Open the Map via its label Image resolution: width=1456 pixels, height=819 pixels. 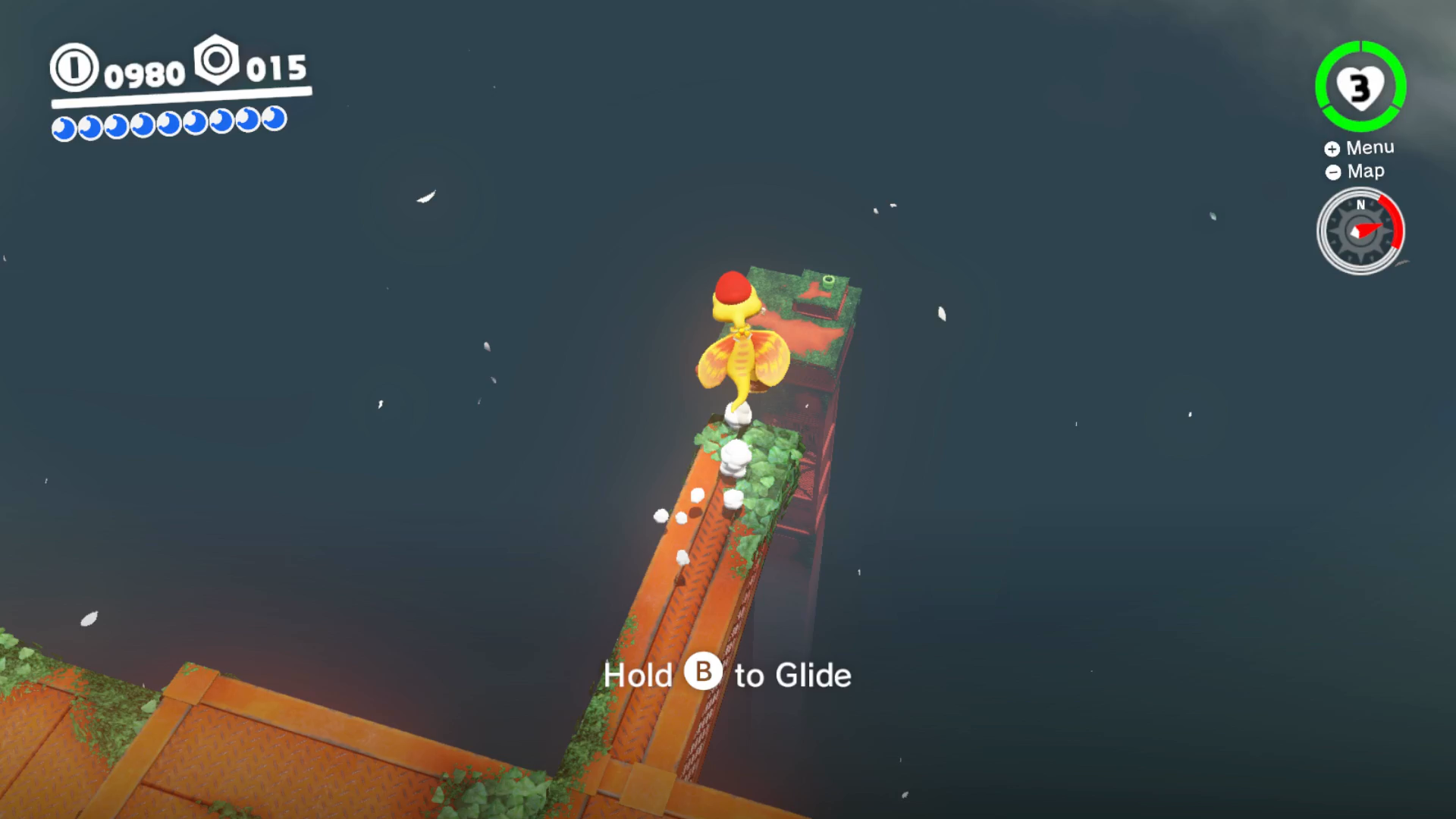(x=1366, y=171)
